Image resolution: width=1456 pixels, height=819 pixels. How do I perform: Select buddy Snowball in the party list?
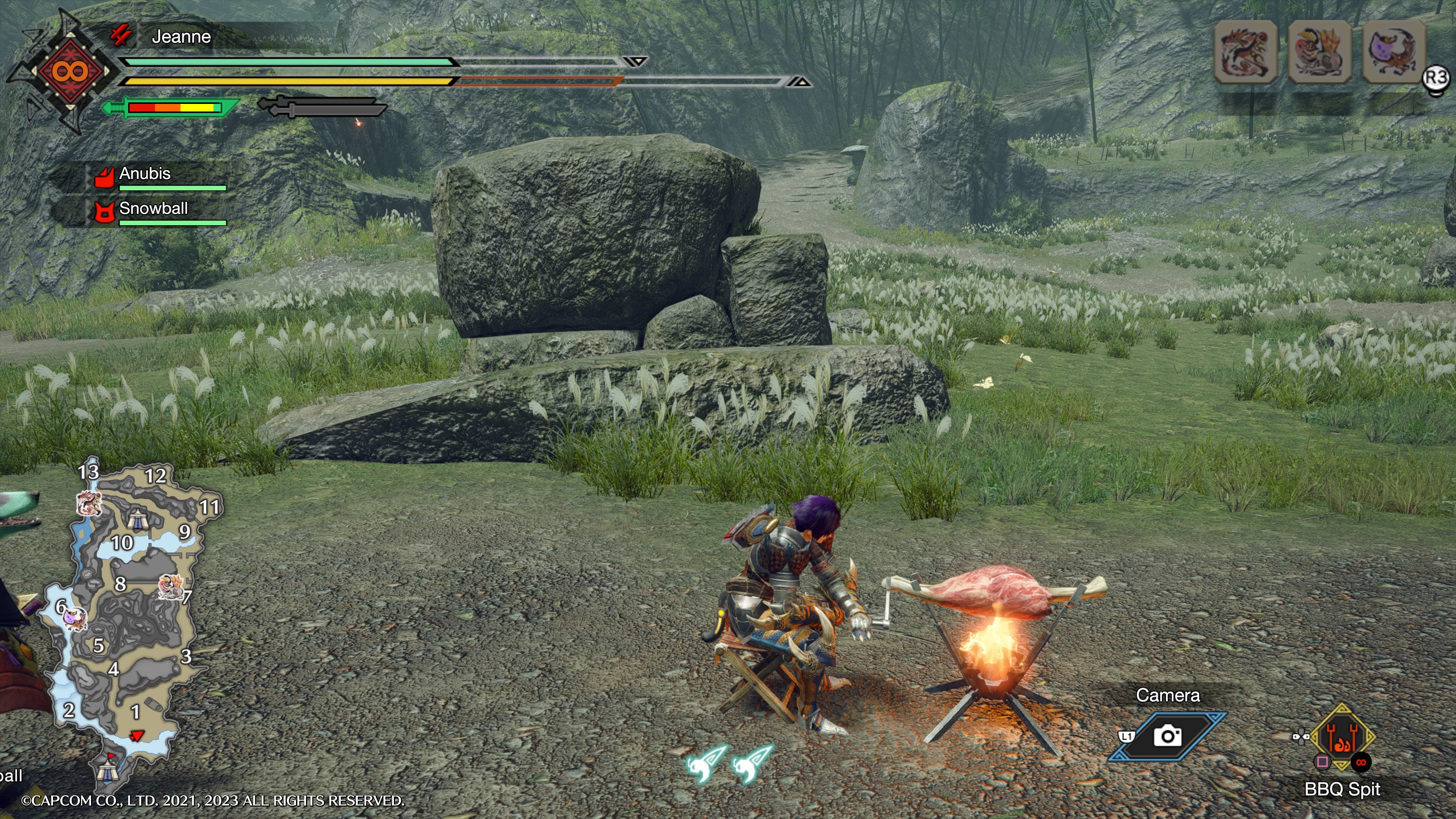153,209
